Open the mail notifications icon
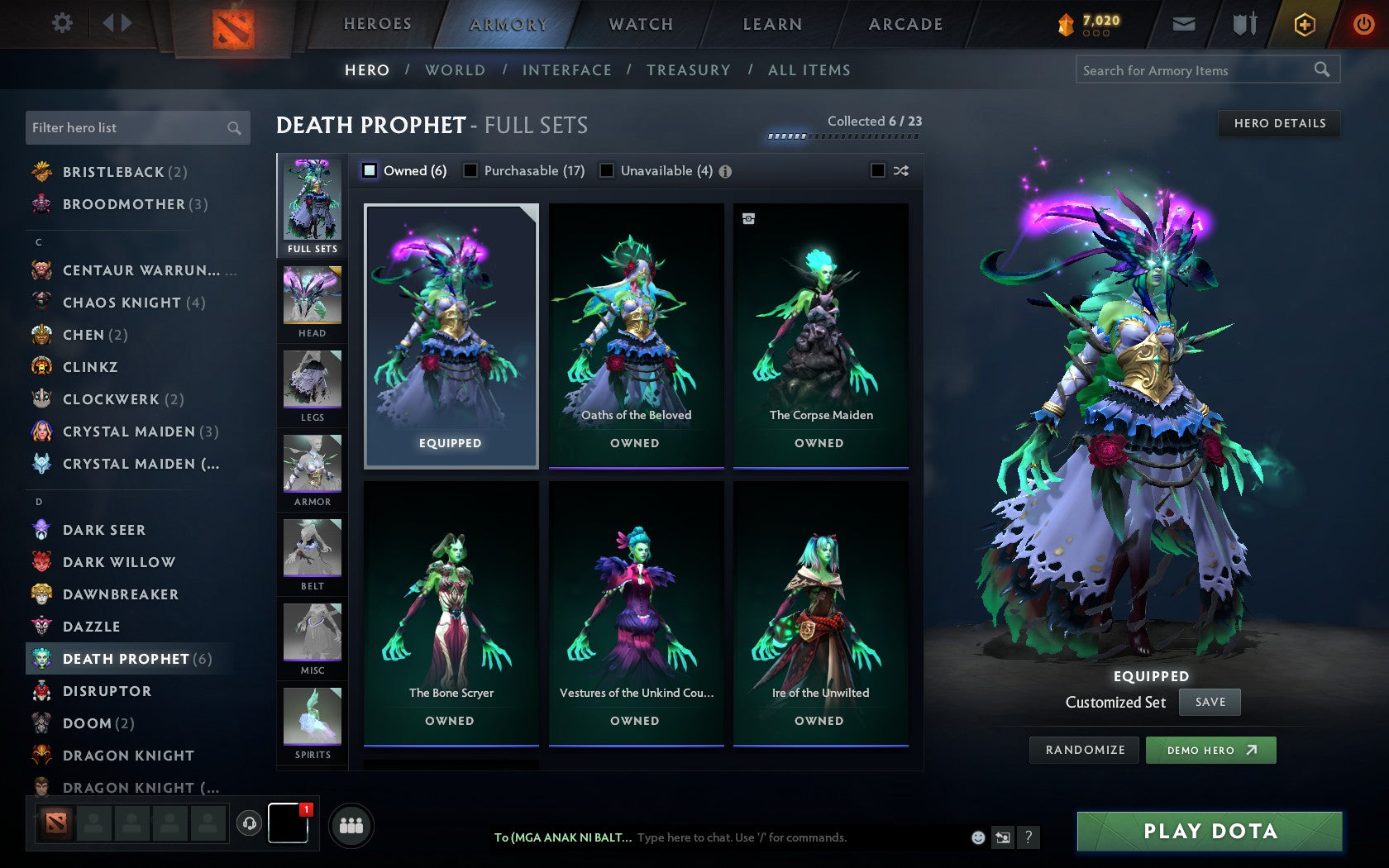 (x=1184, y=24)
